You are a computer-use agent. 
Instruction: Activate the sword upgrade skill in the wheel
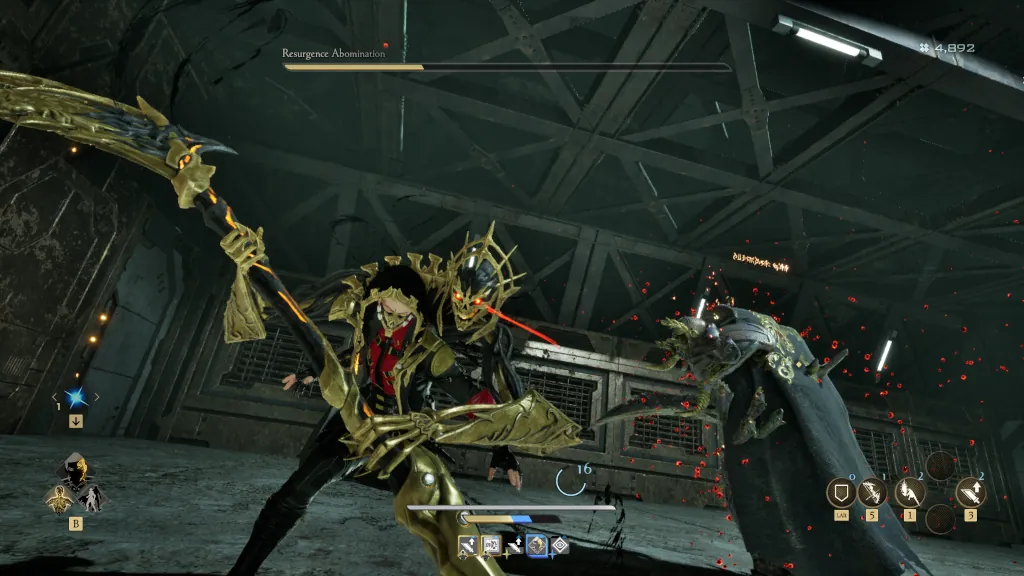coord(970,491)
